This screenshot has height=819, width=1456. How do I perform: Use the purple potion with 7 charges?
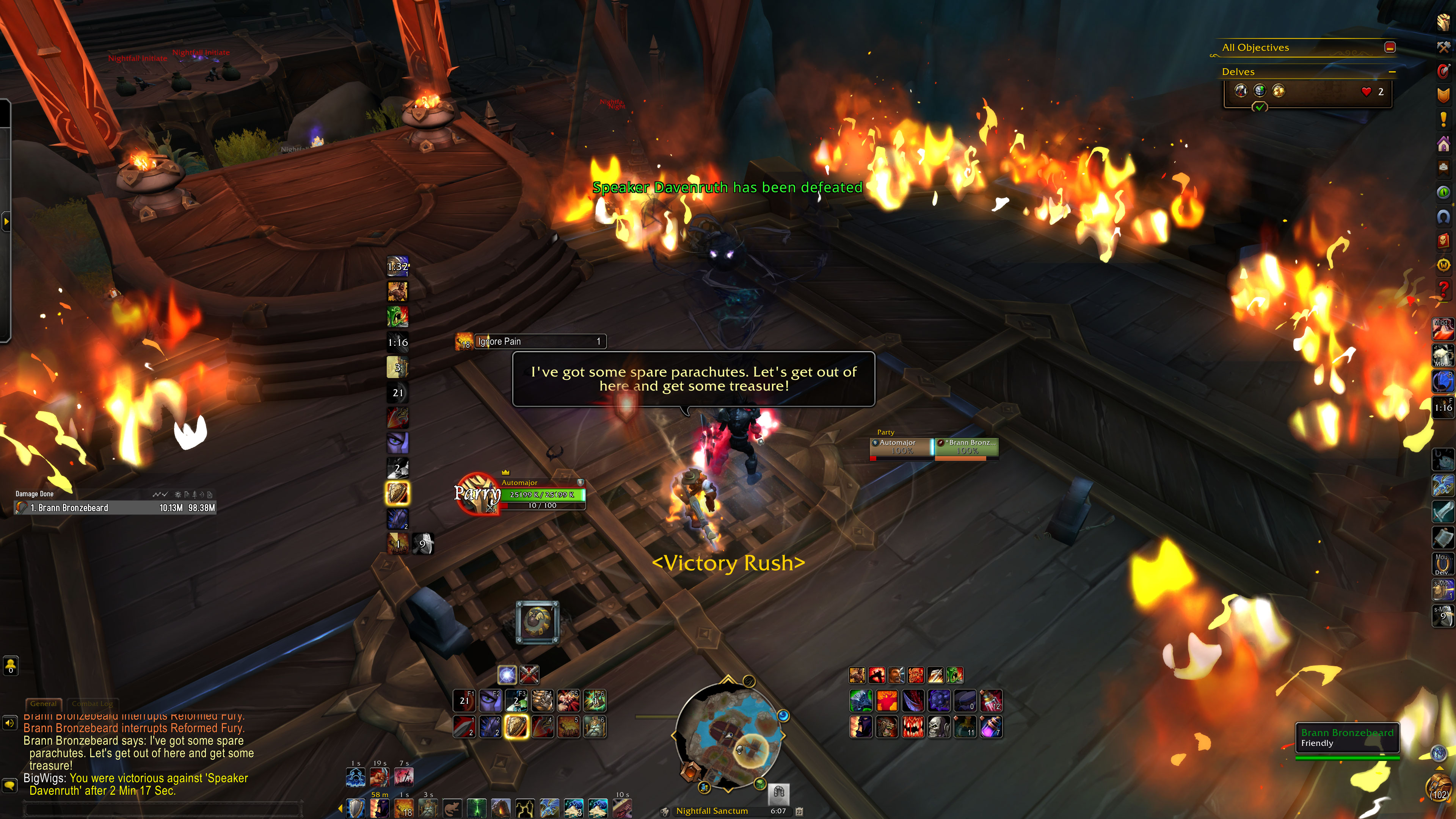coord(991,727)
